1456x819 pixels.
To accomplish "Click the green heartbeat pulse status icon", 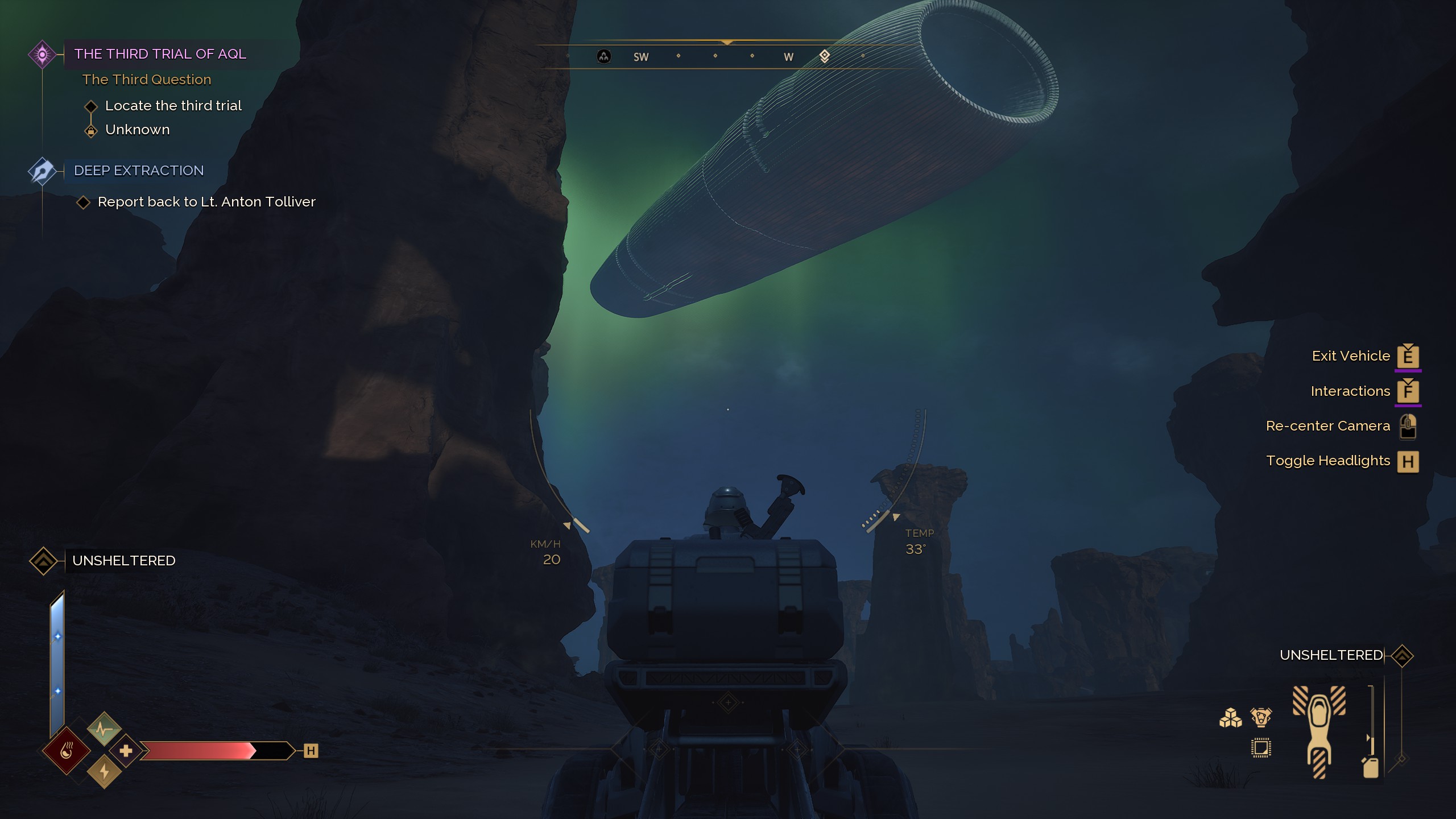I will [104, 729].
